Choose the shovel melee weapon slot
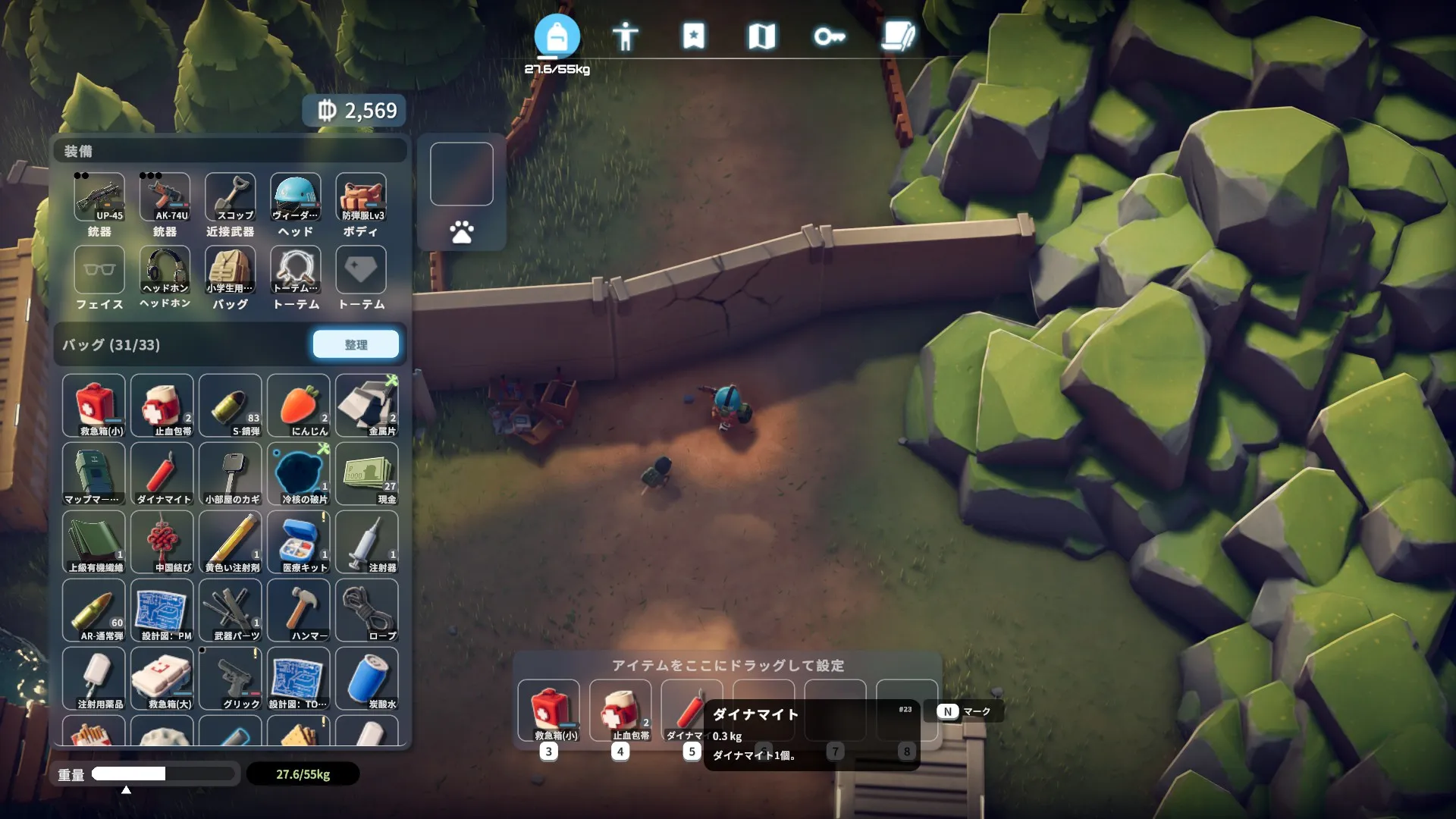1456x819 pixels. [230, 197]
